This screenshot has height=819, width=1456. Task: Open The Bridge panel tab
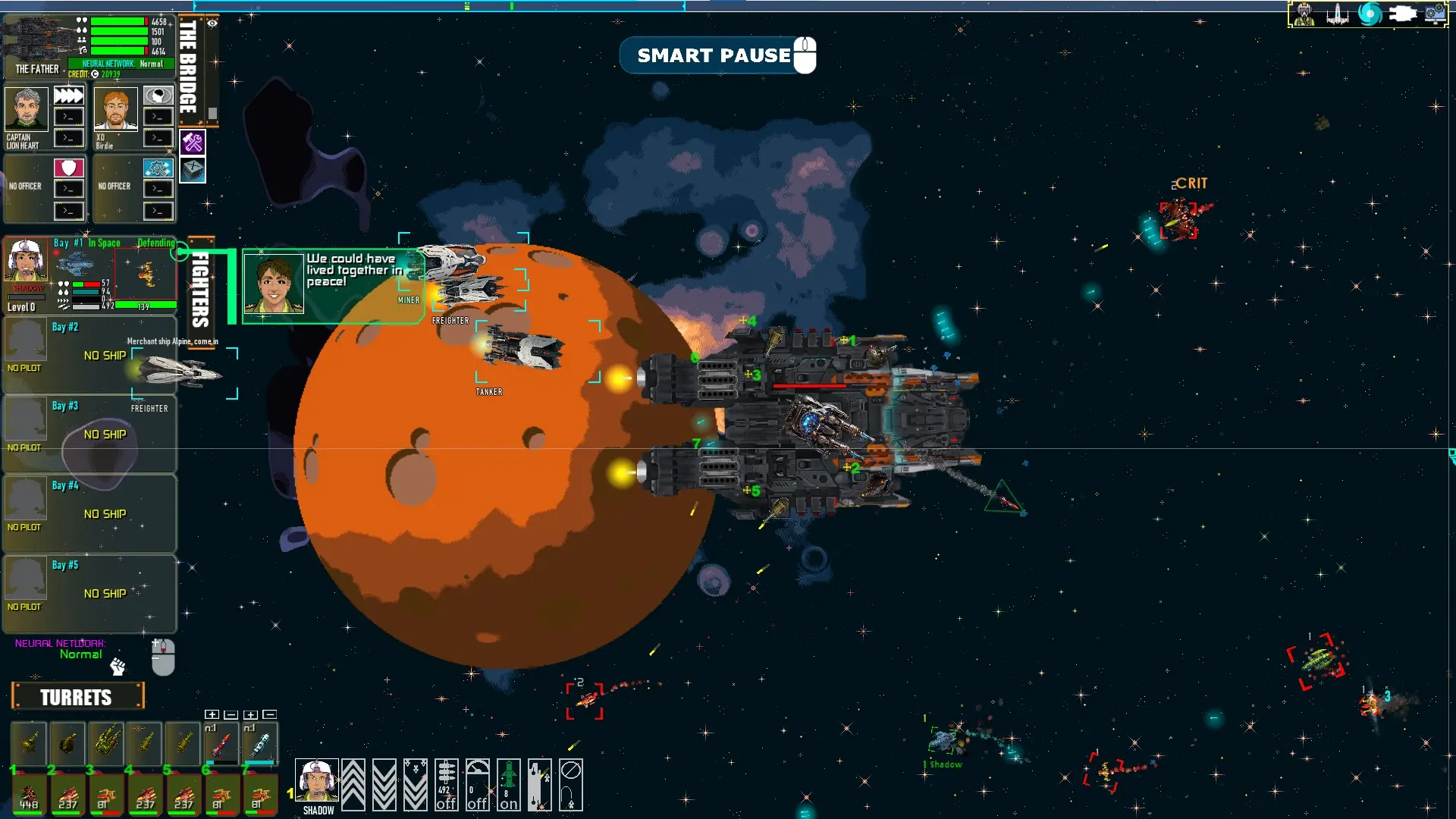188,67
